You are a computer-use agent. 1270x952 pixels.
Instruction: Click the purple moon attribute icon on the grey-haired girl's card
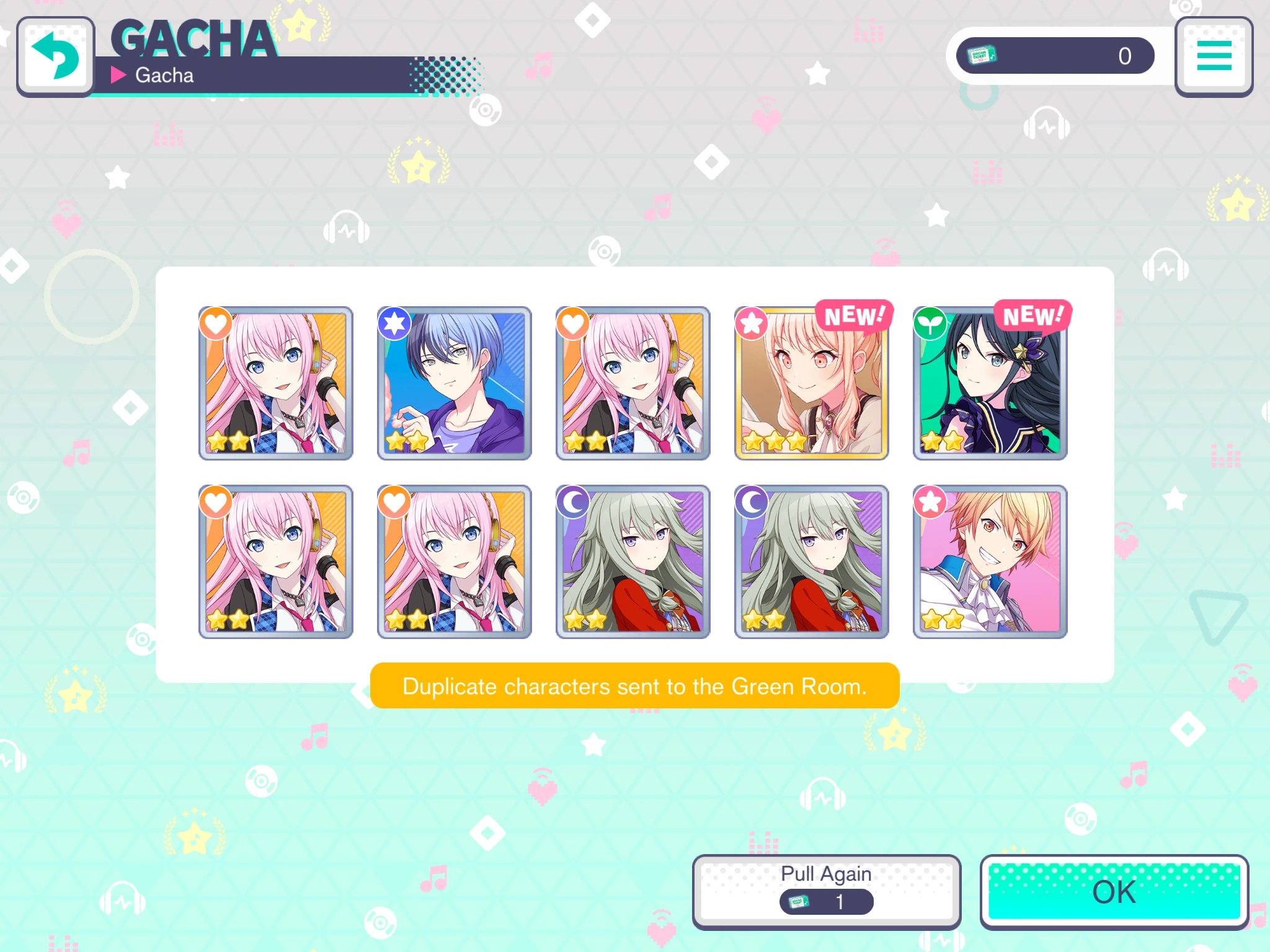(x=574, y=501)
